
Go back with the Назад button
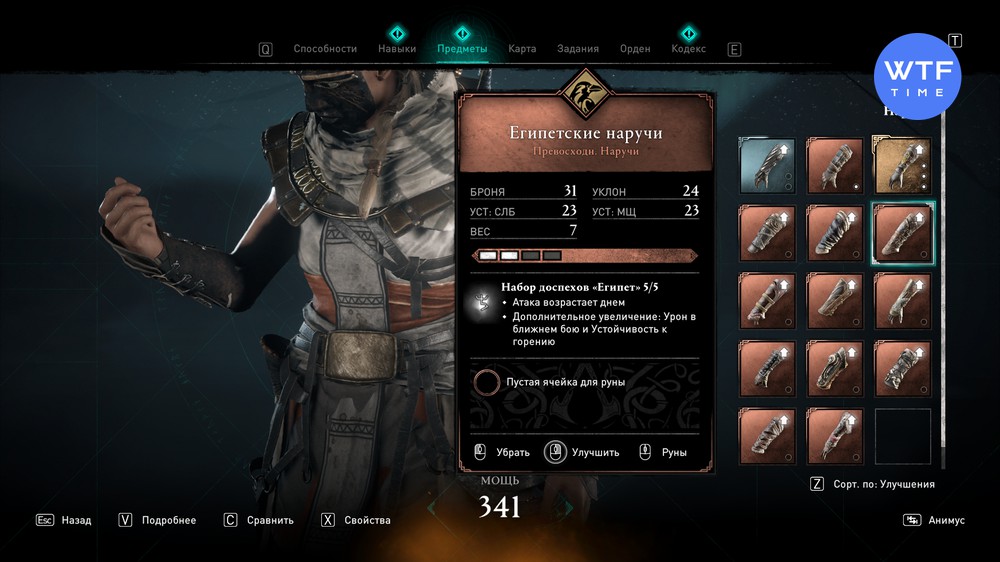pos(64,520)
